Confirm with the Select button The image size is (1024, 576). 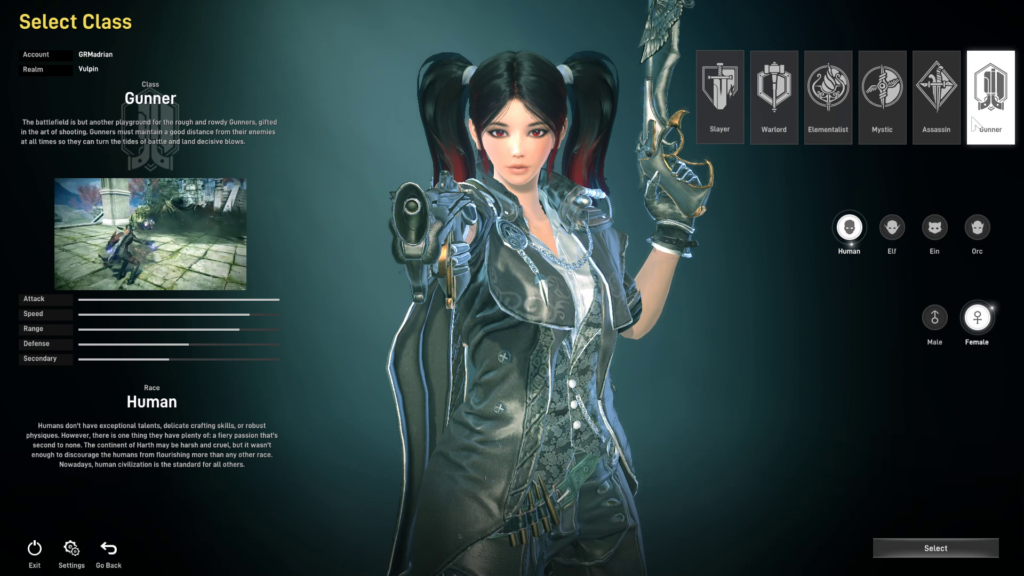[935, 548]
